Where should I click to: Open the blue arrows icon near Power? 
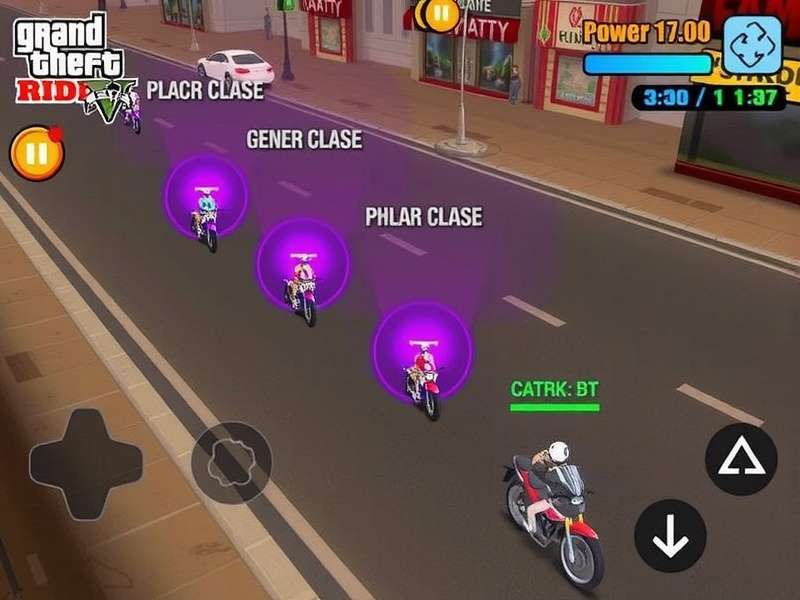point(752,46)
